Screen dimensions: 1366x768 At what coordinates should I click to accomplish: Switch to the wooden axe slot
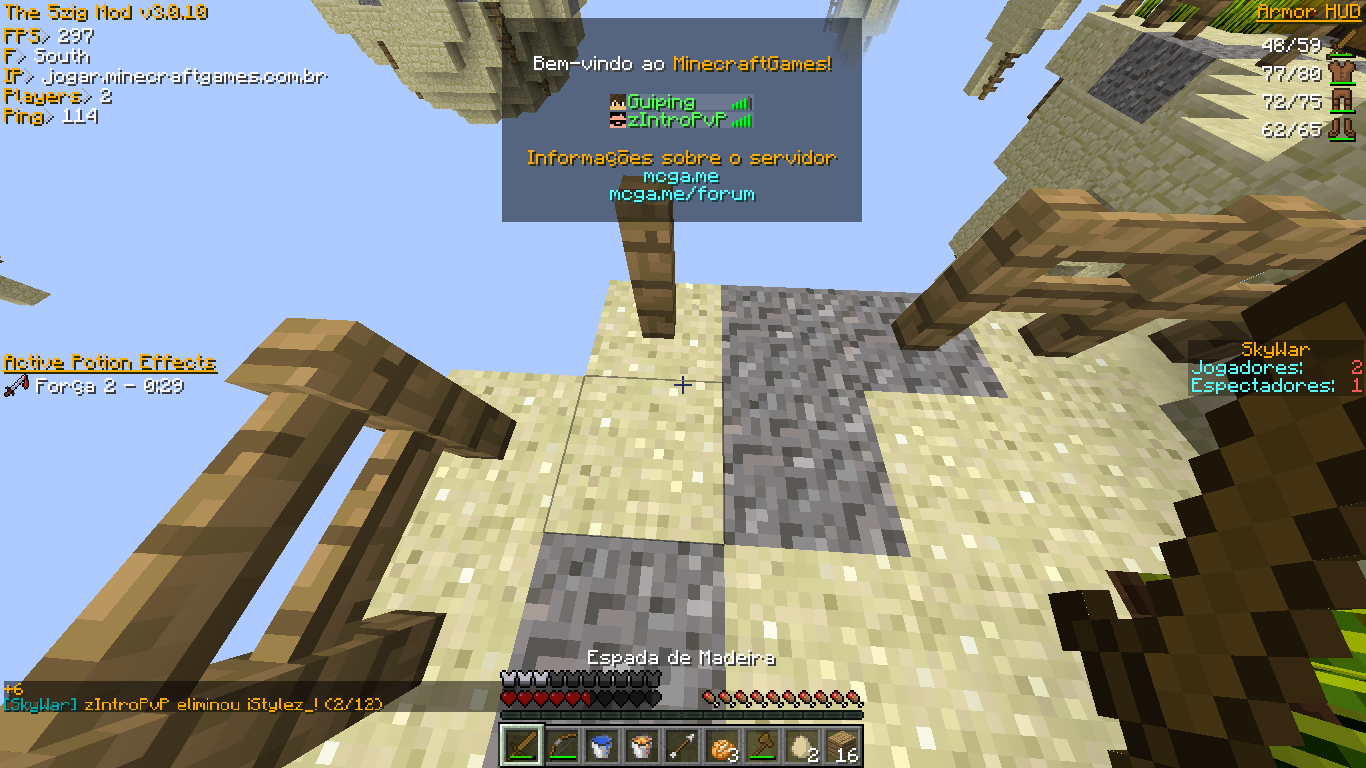[x=761, y=746]
